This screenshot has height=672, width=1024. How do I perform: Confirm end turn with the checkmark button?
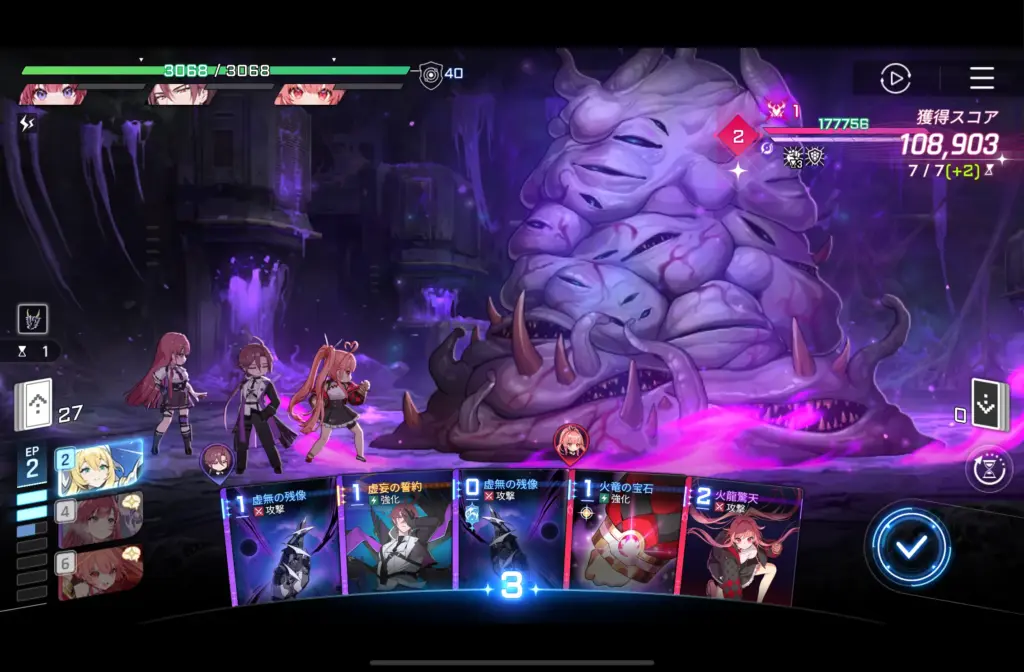coord(909,546)
